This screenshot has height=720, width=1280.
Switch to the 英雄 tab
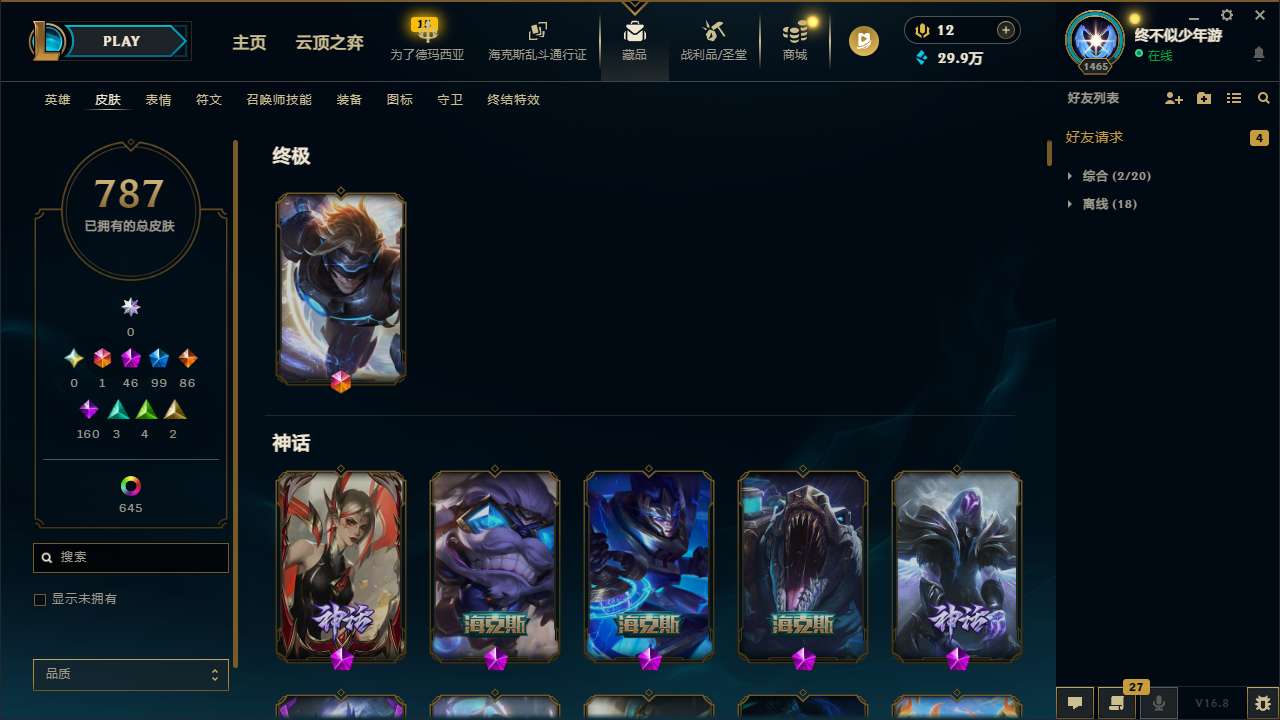pyautogui.click(x=57, y=99)
